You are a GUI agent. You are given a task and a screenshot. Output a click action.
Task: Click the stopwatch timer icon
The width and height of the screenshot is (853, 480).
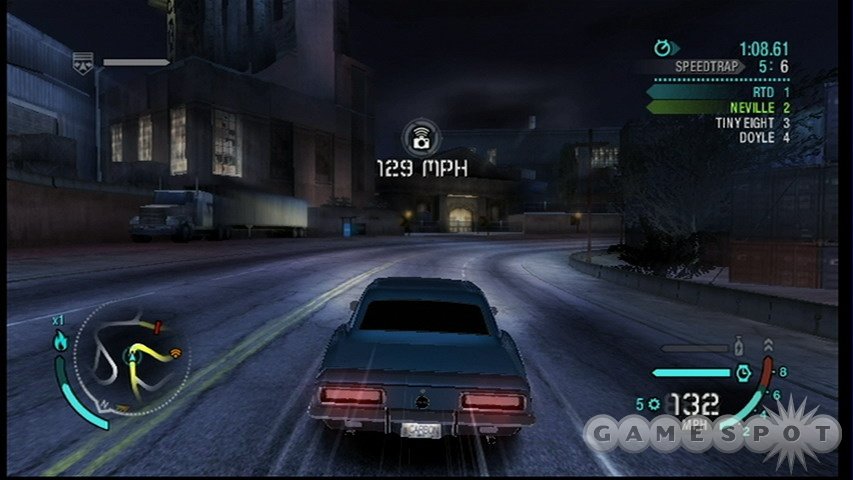point(663,47)
